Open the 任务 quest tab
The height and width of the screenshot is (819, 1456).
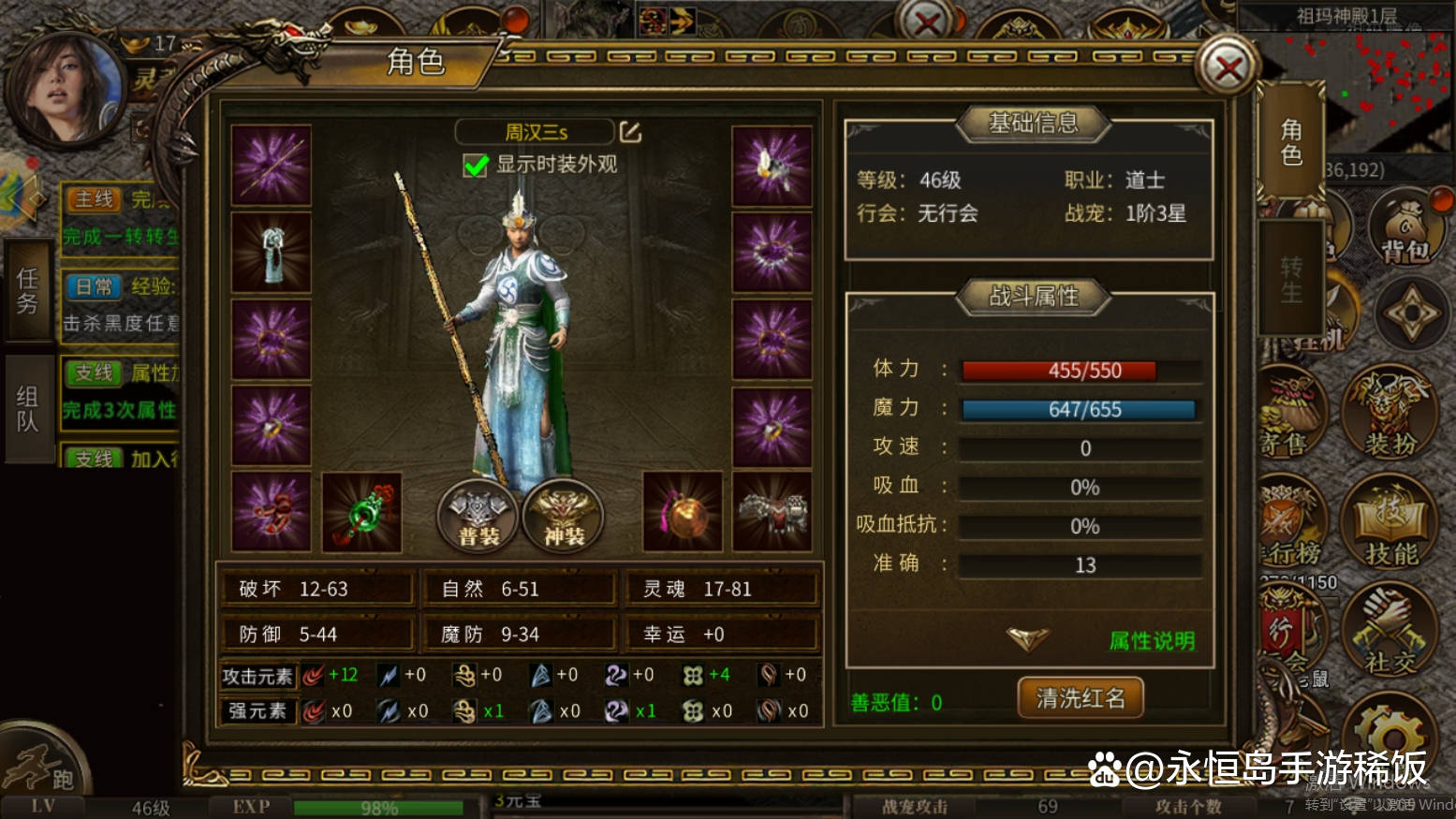pos(27,291)
